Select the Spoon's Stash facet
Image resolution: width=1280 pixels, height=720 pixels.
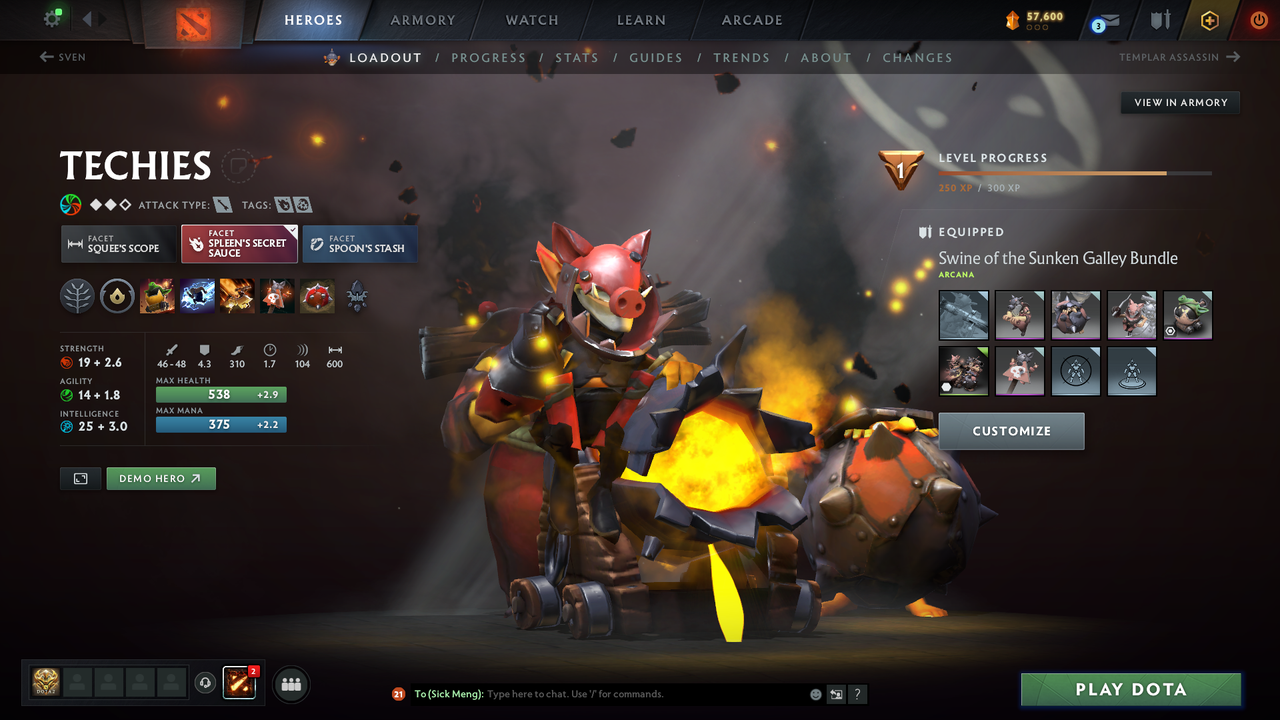coord(360,243)
